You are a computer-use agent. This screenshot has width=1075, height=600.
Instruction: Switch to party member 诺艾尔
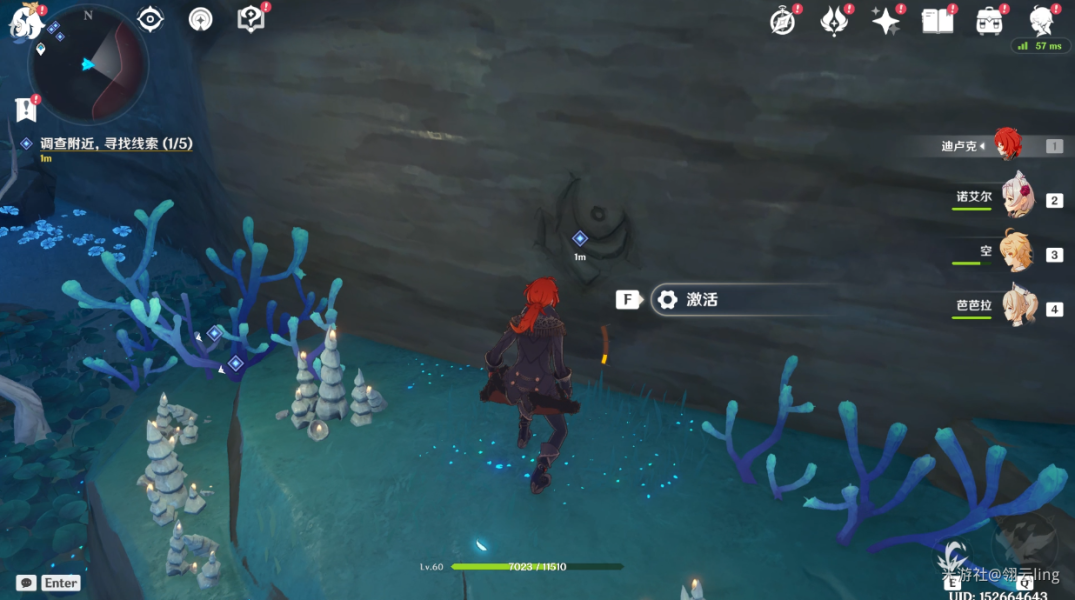[1018, 199]
